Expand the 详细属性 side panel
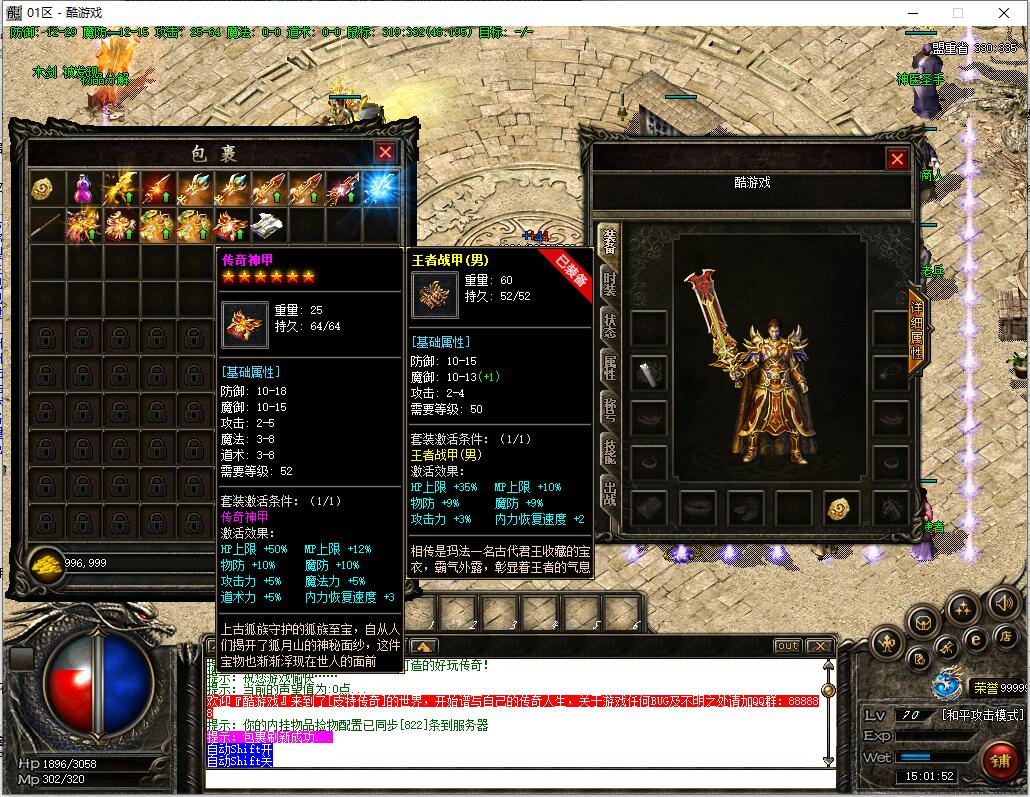1030x797 pixels. coord(915,331)
